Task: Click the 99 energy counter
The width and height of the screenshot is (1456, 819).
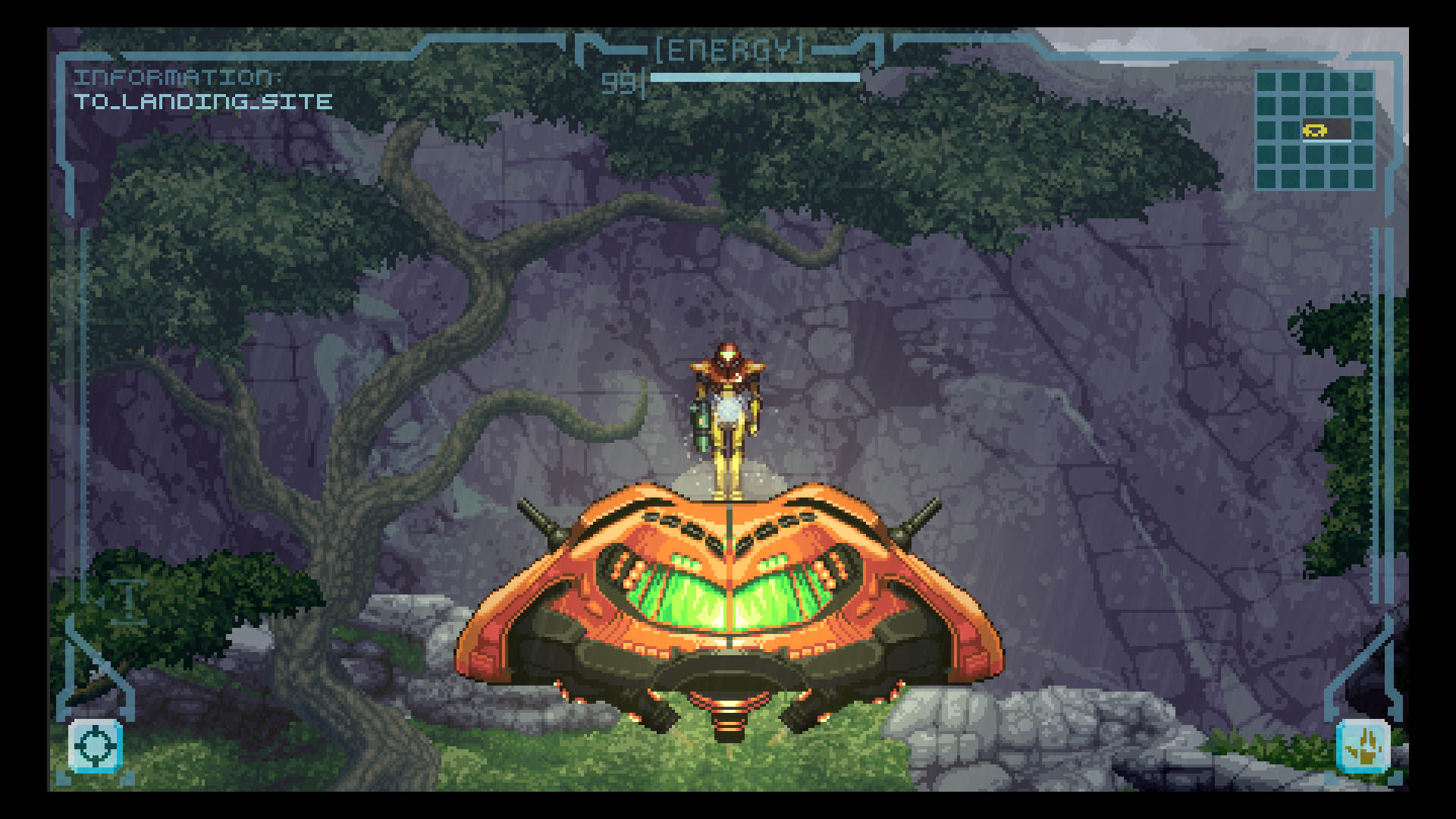Action: pos(618,79)
